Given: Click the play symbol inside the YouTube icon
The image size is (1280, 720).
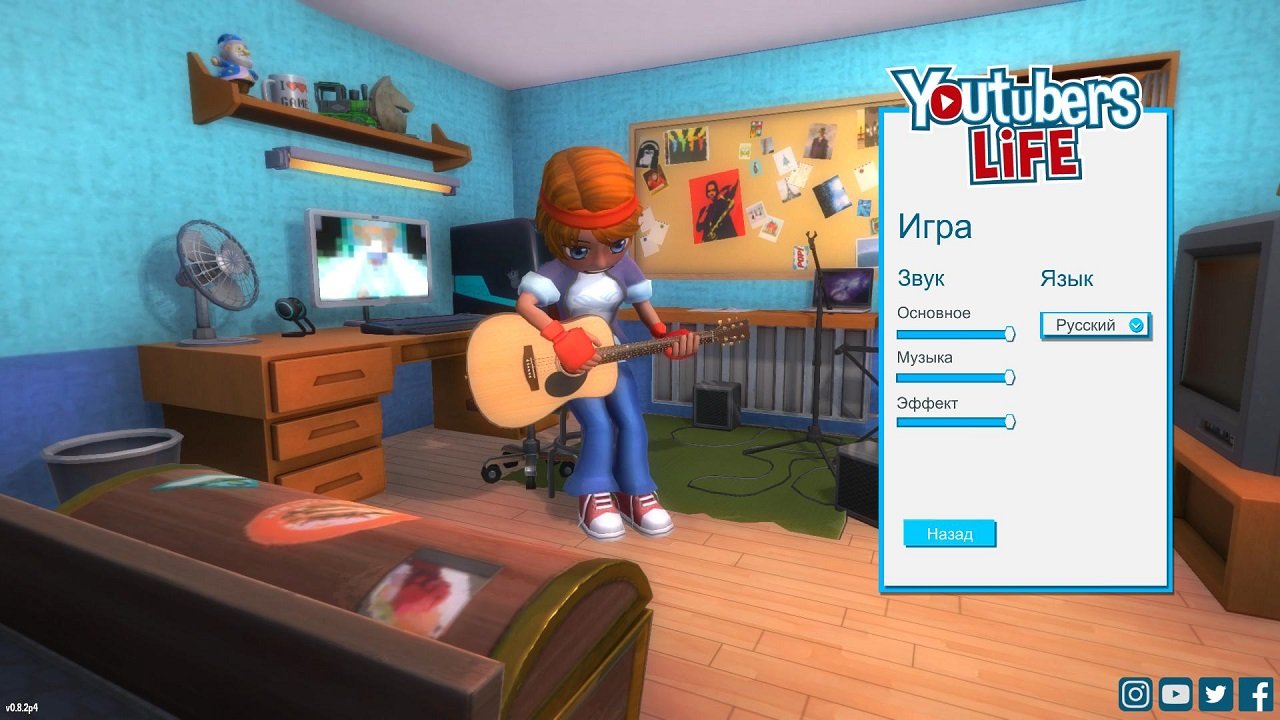Looking at the screenshot, I should [x=1175, y=693].
